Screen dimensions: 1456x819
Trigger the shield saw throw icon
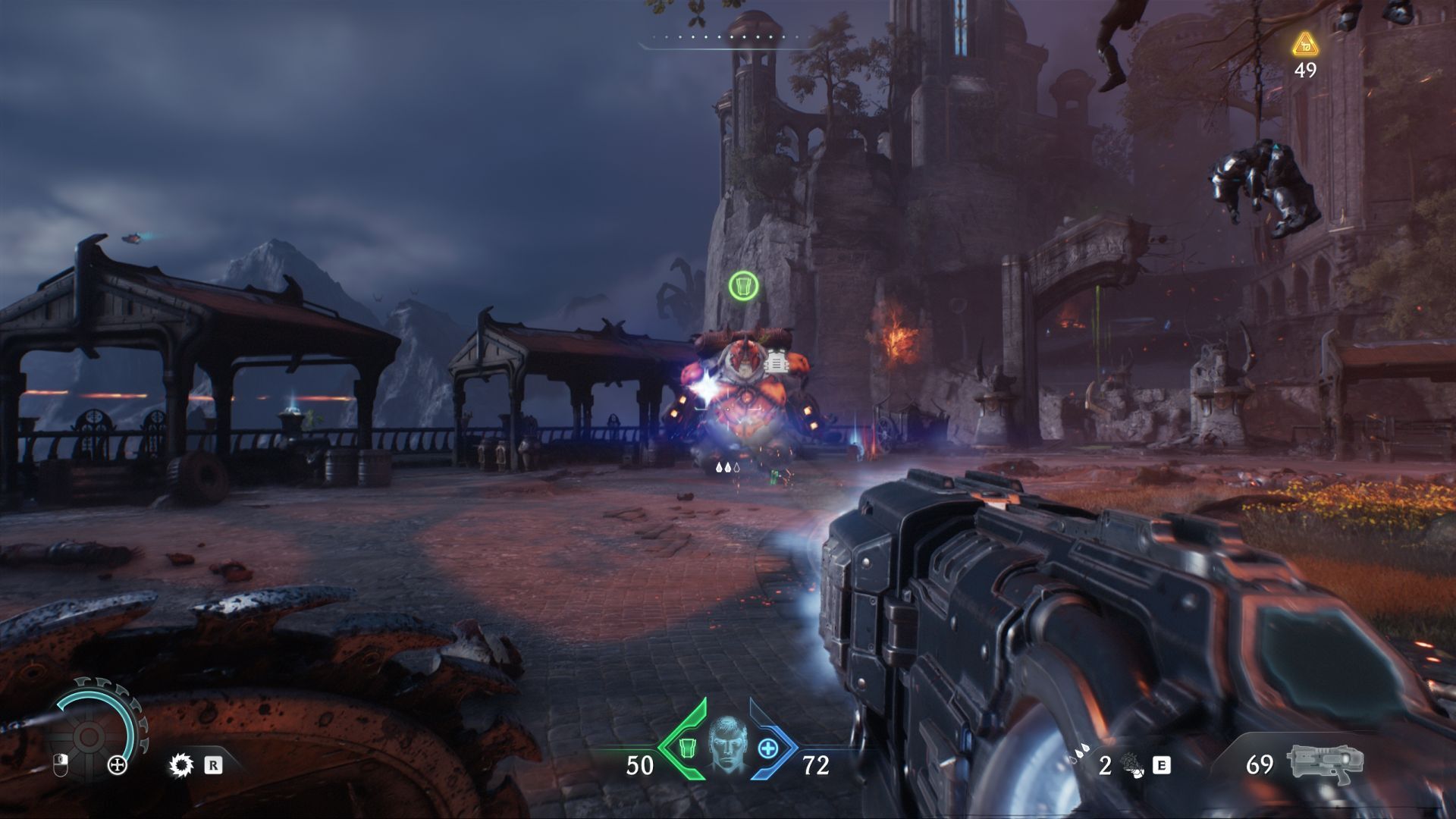(181, 765)
